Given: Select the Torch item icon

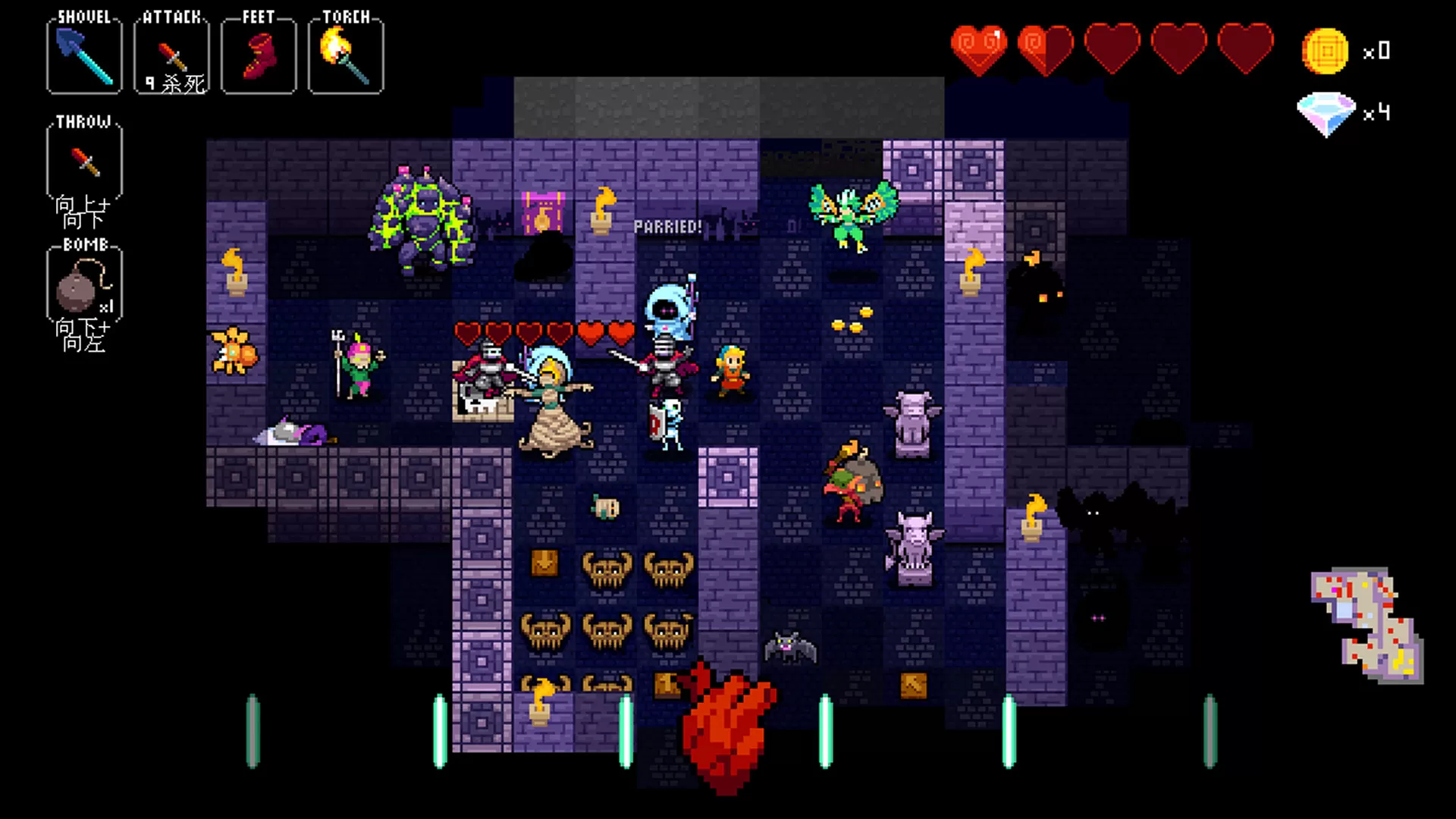Looking at the screenshot, I should (345, 53).
